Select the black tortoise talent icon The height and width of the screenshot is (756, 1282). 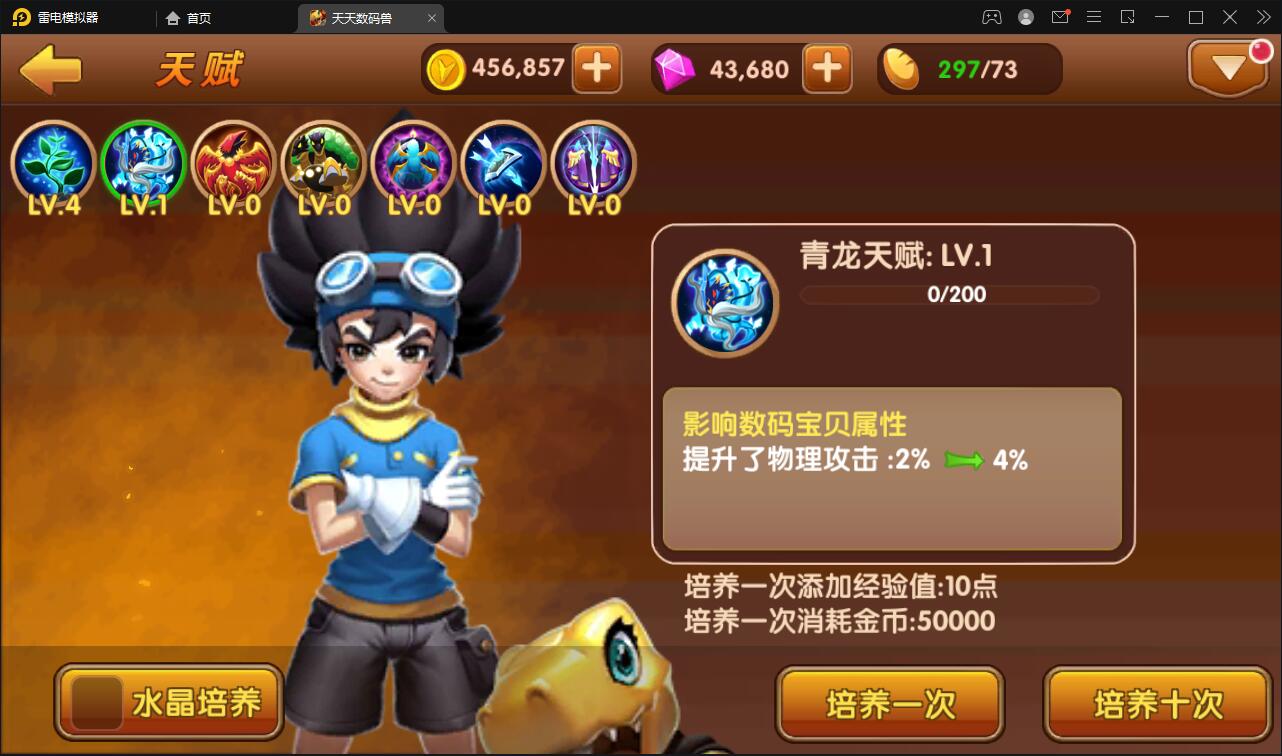[323, 162]
